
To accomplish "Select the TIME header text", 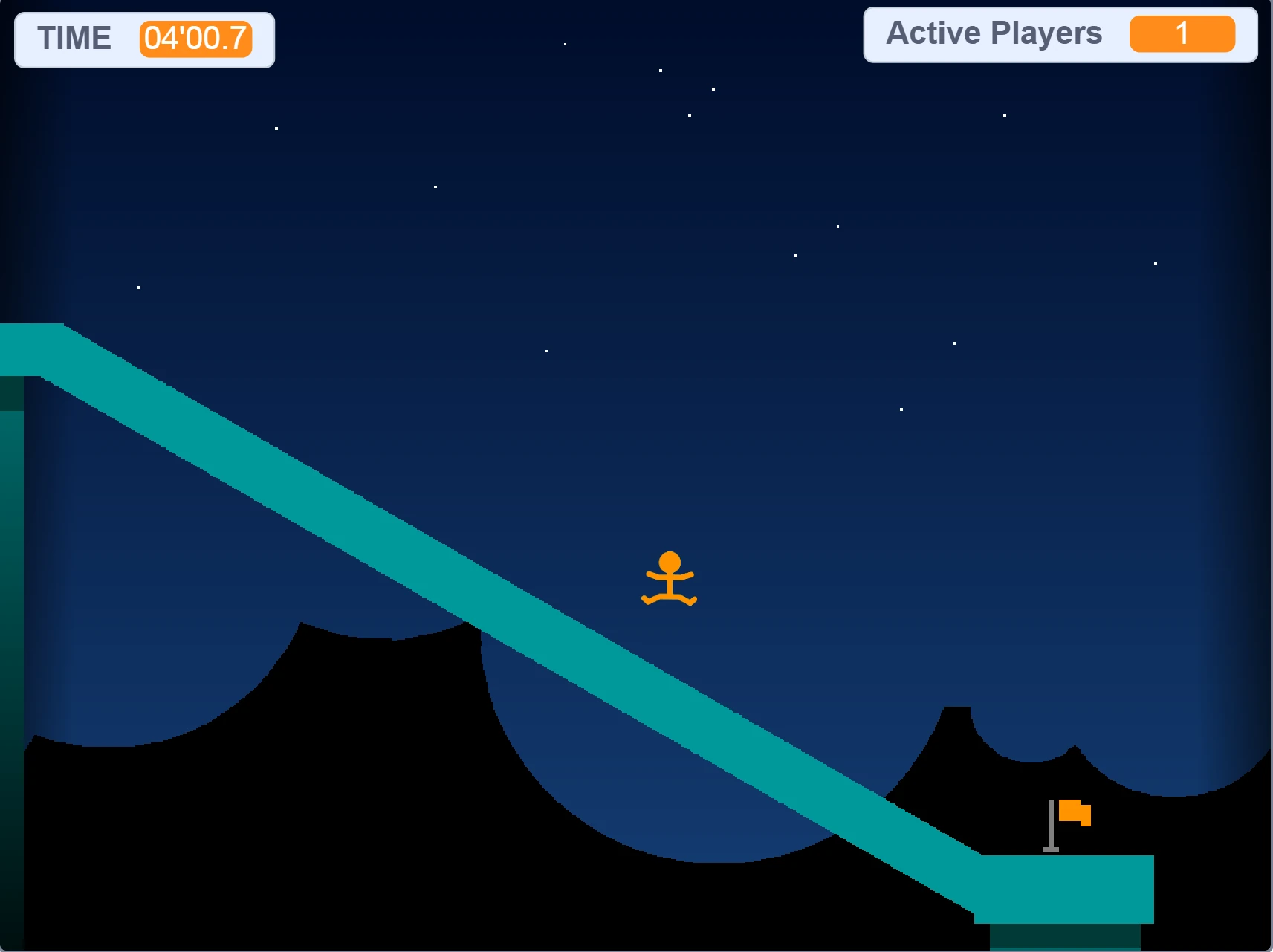I will 75,38.
